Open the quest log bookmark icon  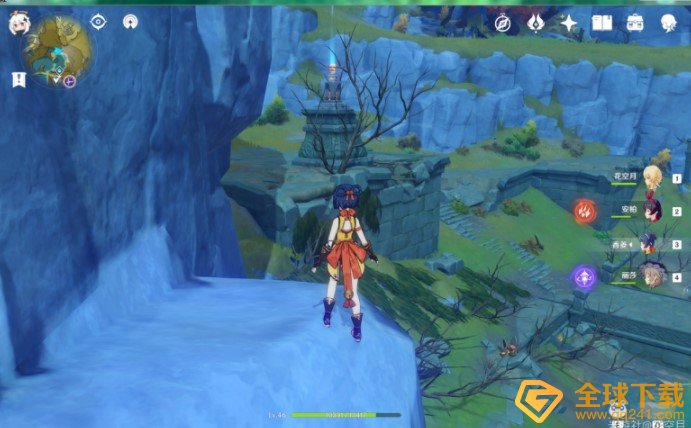[18, 79]
